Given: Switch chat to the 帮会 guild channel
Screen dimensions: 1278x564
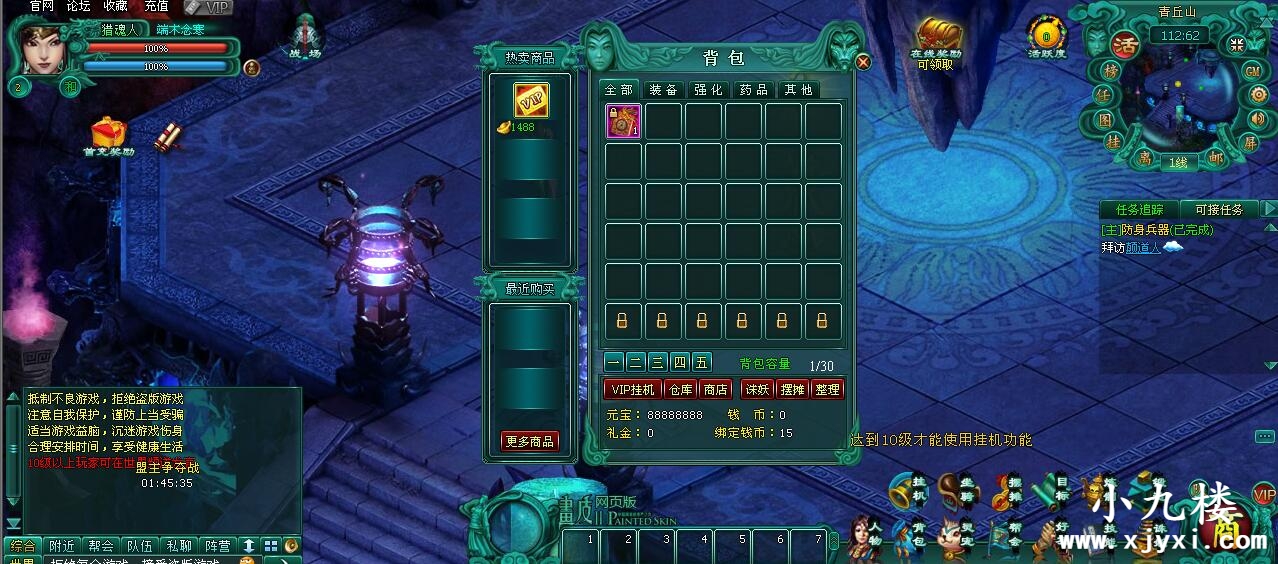Looking at the screenshot, I should click(x=101, y=546).
